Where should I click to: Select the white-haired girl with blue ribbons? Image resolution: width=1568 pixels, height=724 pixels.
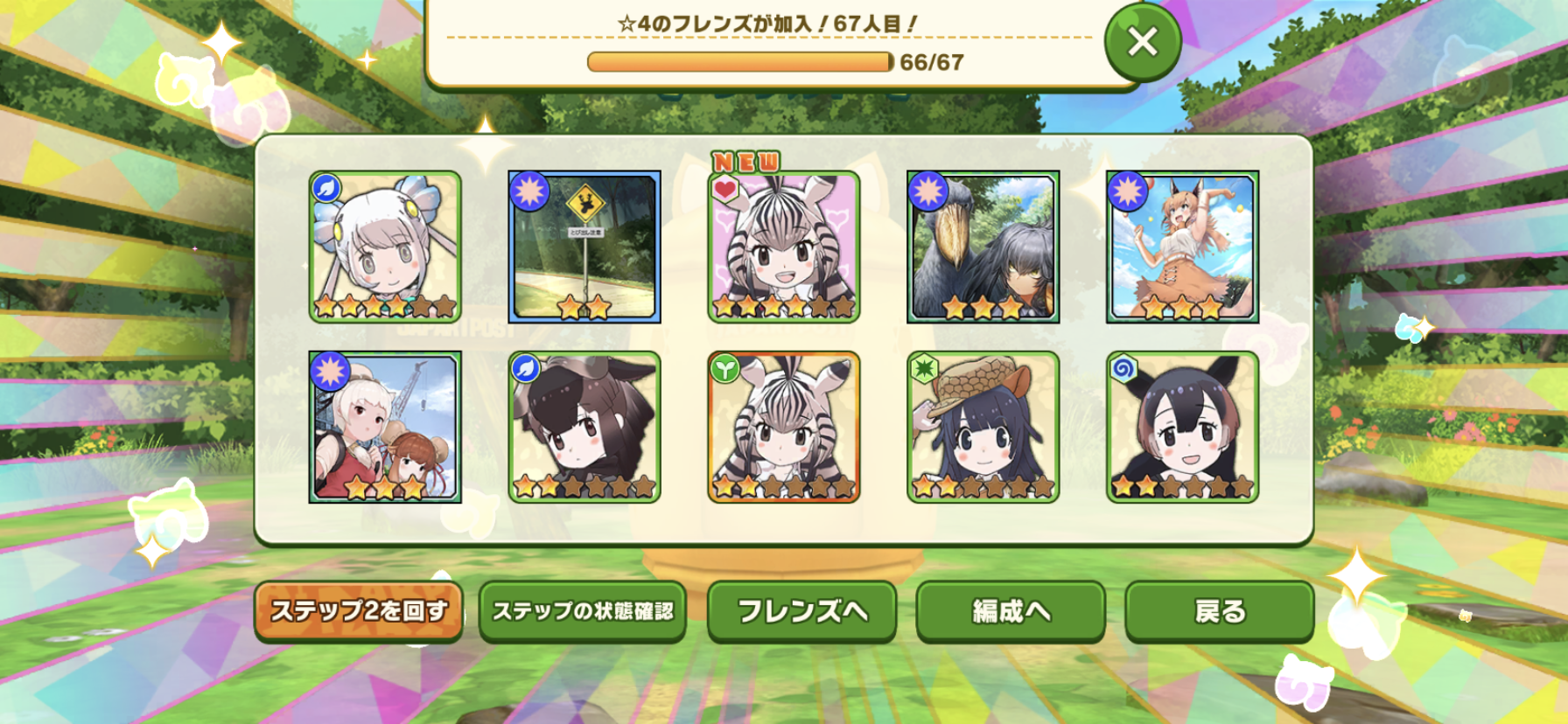385,247
